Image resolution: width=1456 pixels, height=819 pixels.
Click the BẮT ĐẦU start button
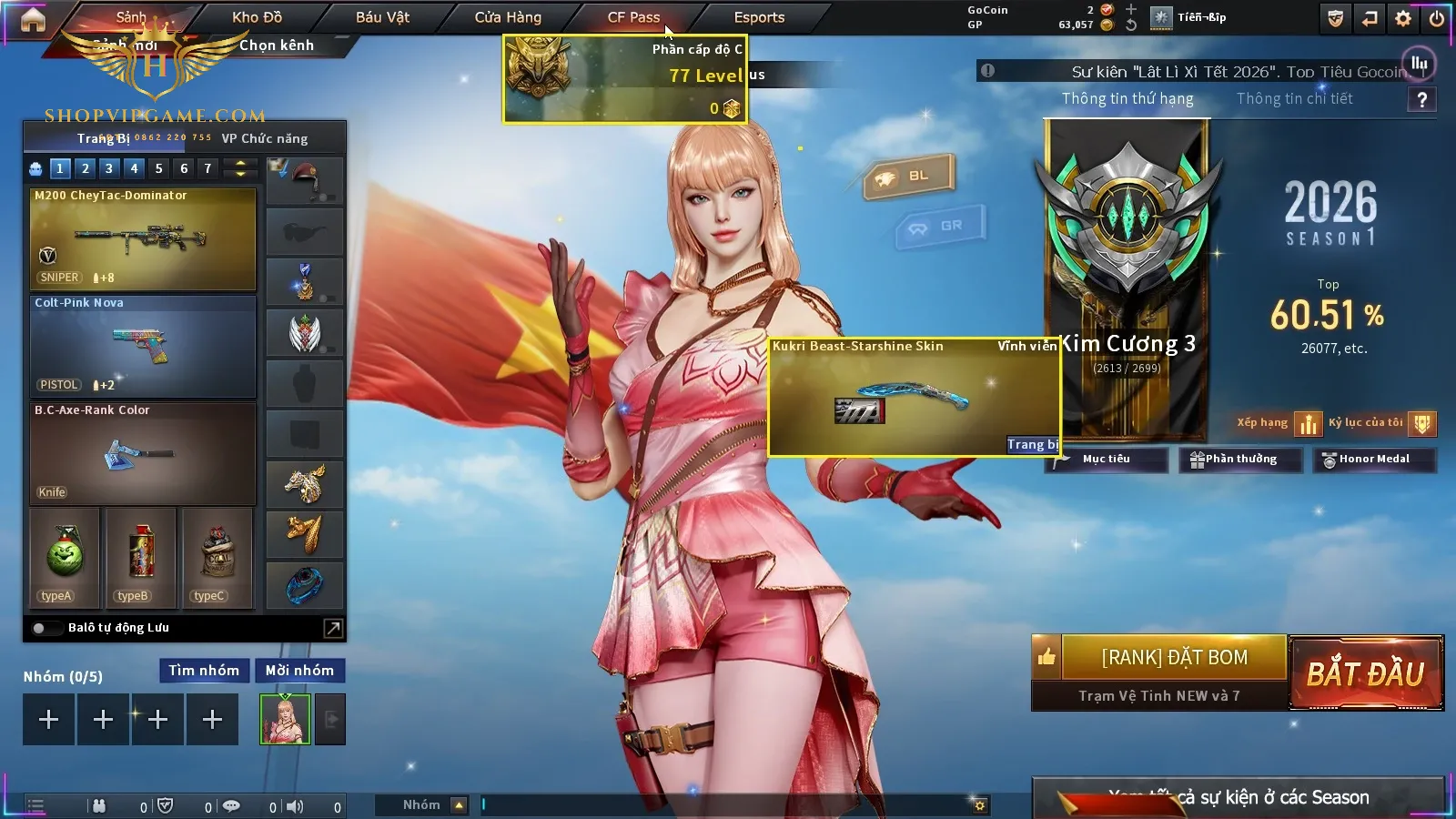coord(1366,673)
